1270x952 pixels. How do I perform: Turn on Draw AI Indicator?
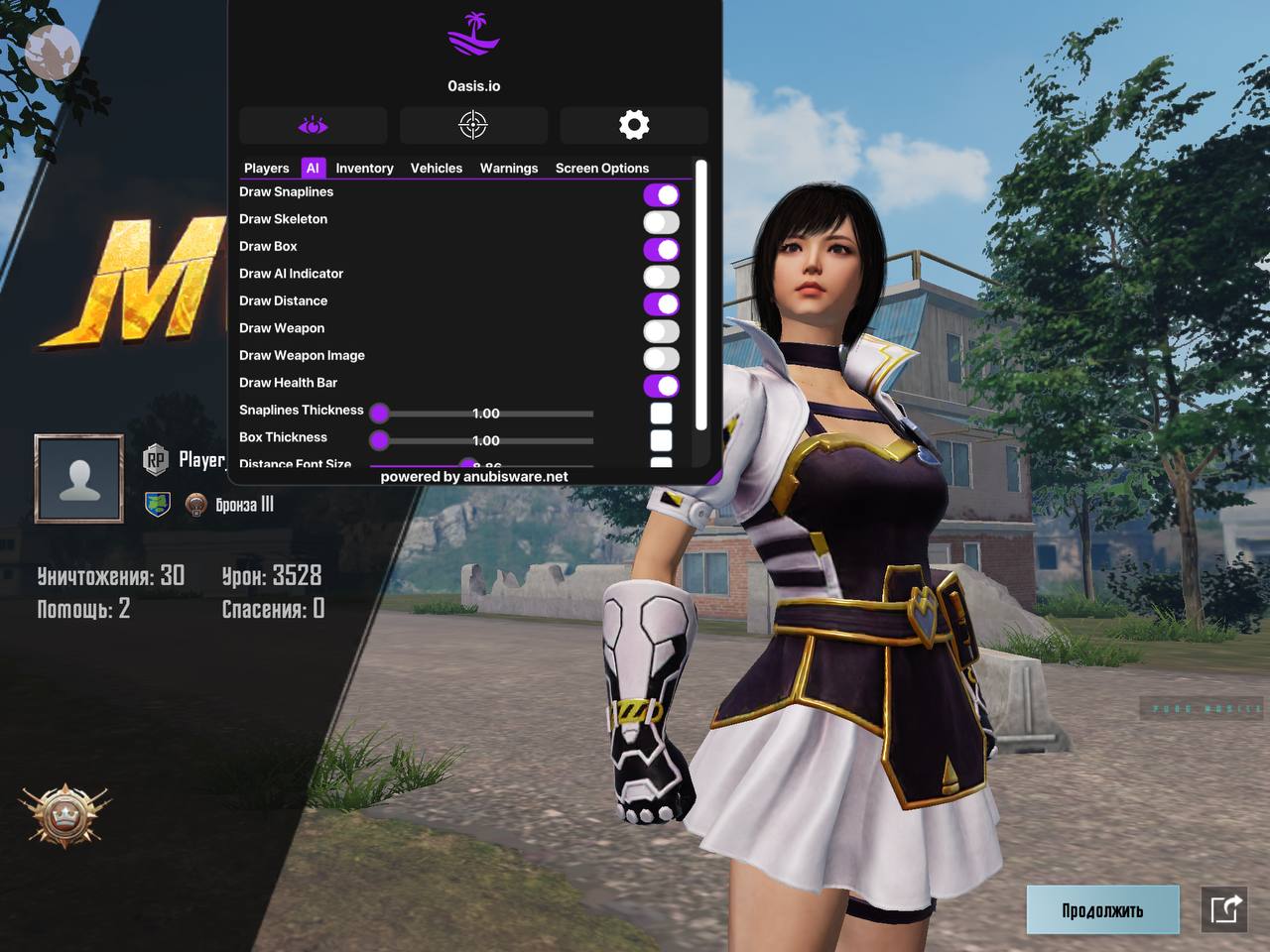pyautogui.click(x=661, y=277)
